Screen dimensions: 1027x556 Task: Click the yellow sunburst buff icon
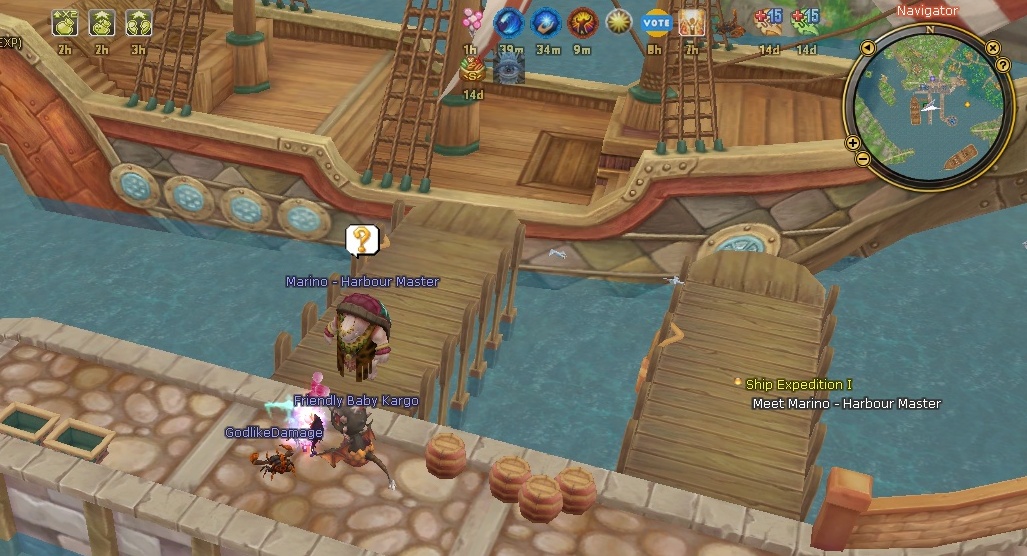618,21
